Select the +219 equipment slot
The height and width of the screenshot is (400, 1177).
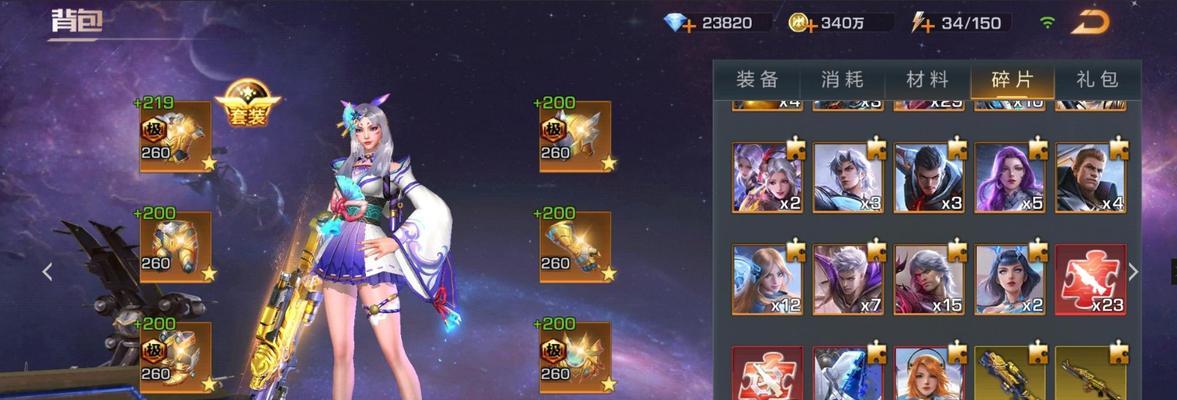(x=175, y=136)
